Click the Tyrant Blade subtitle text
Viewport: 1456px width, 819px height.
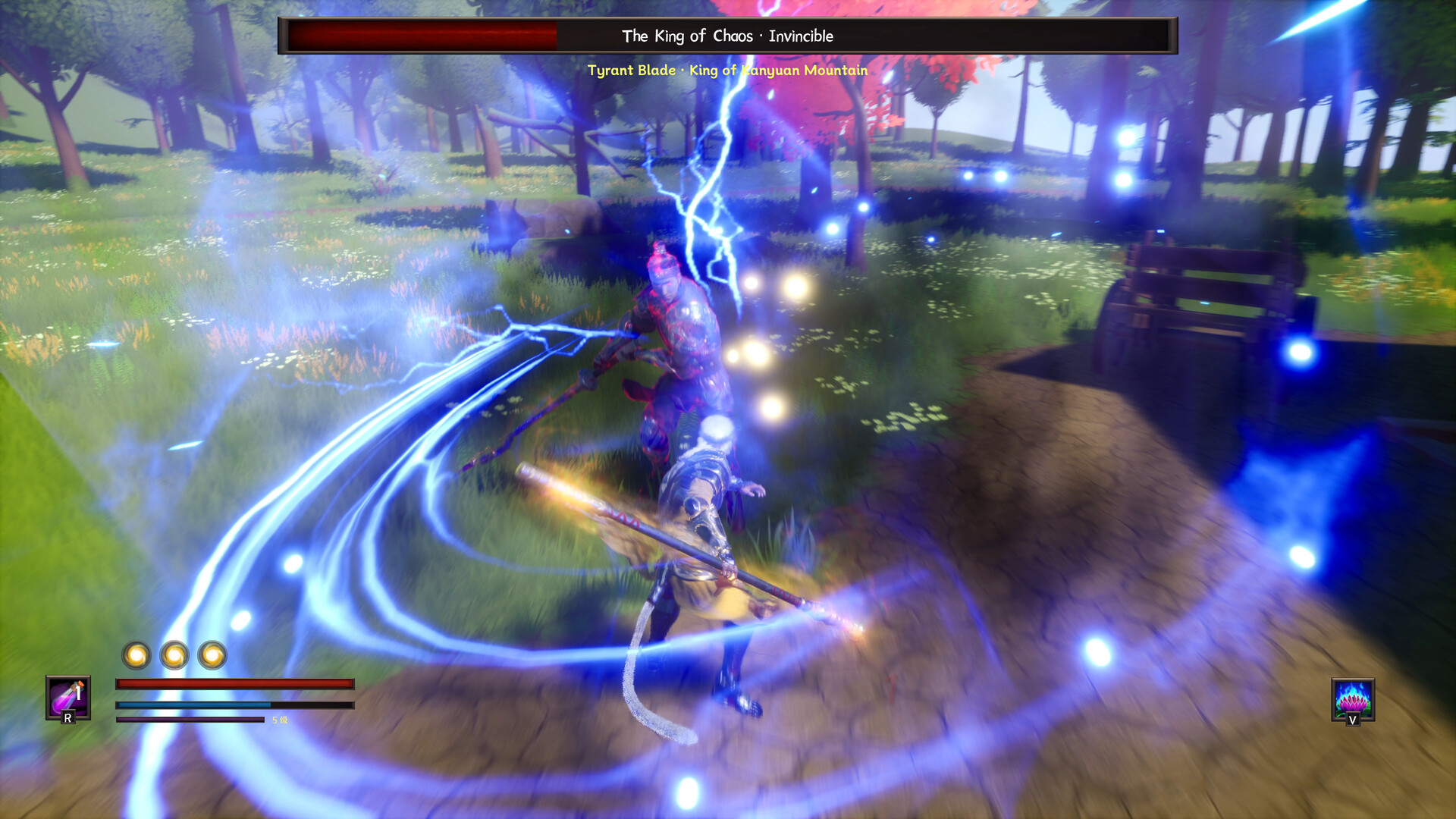point(632,71)
